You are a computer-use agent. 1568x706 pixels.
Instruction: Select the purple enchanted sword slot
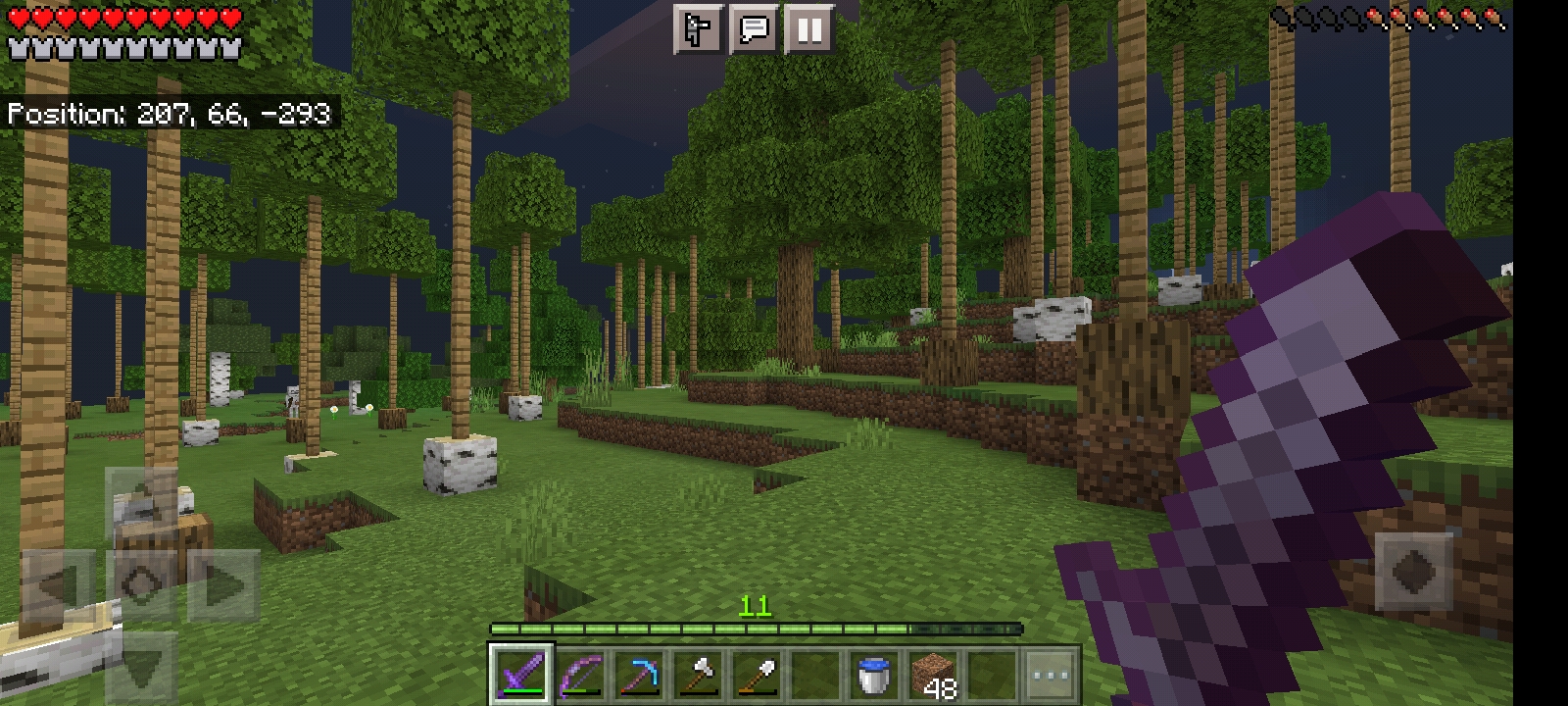[x=521, y=674]
